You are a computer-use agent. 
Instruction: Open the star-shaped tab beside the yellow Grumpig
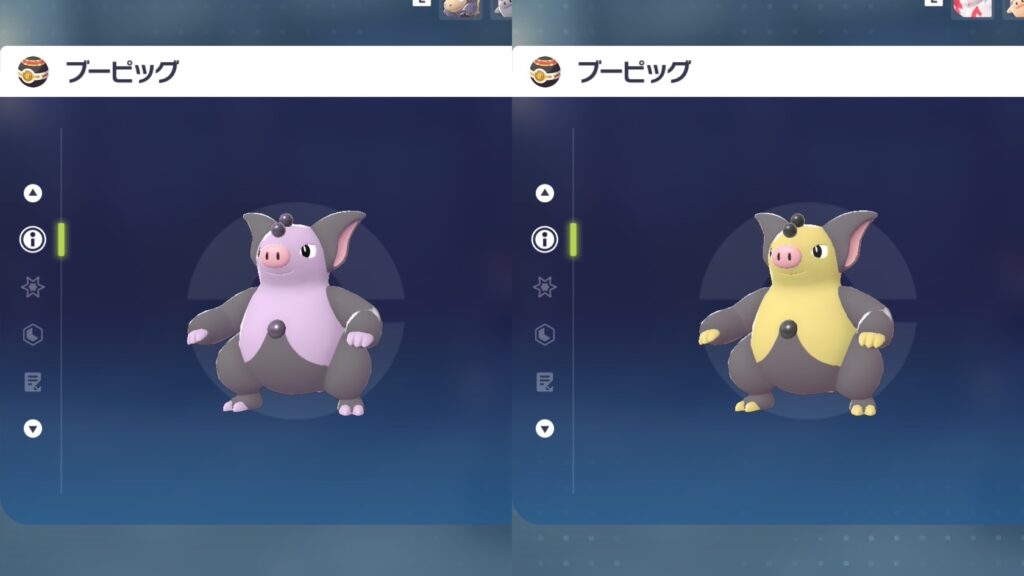545,287
